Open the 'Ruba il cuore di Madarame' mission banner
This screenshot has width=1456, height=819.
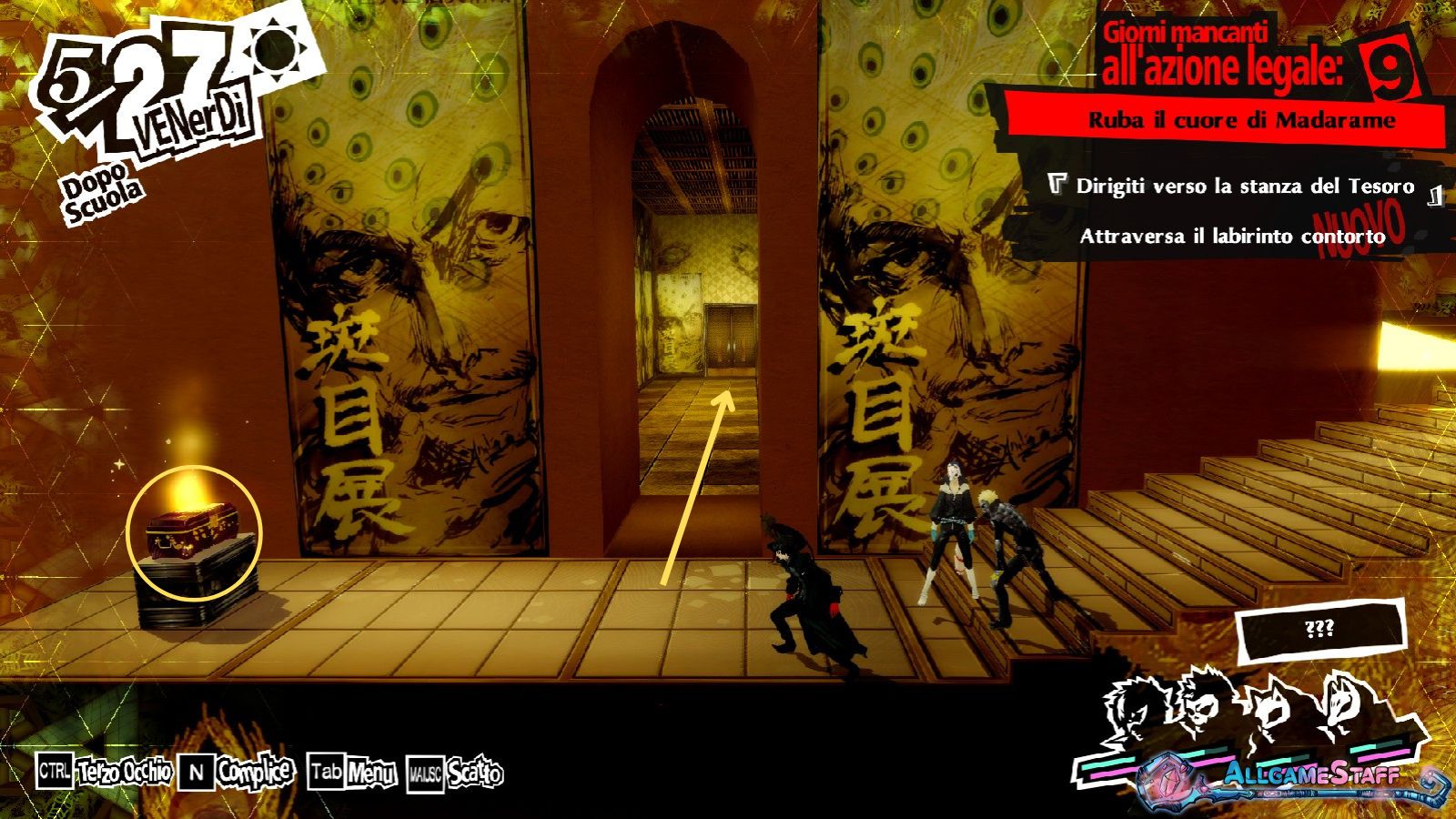coord(1241,120)
